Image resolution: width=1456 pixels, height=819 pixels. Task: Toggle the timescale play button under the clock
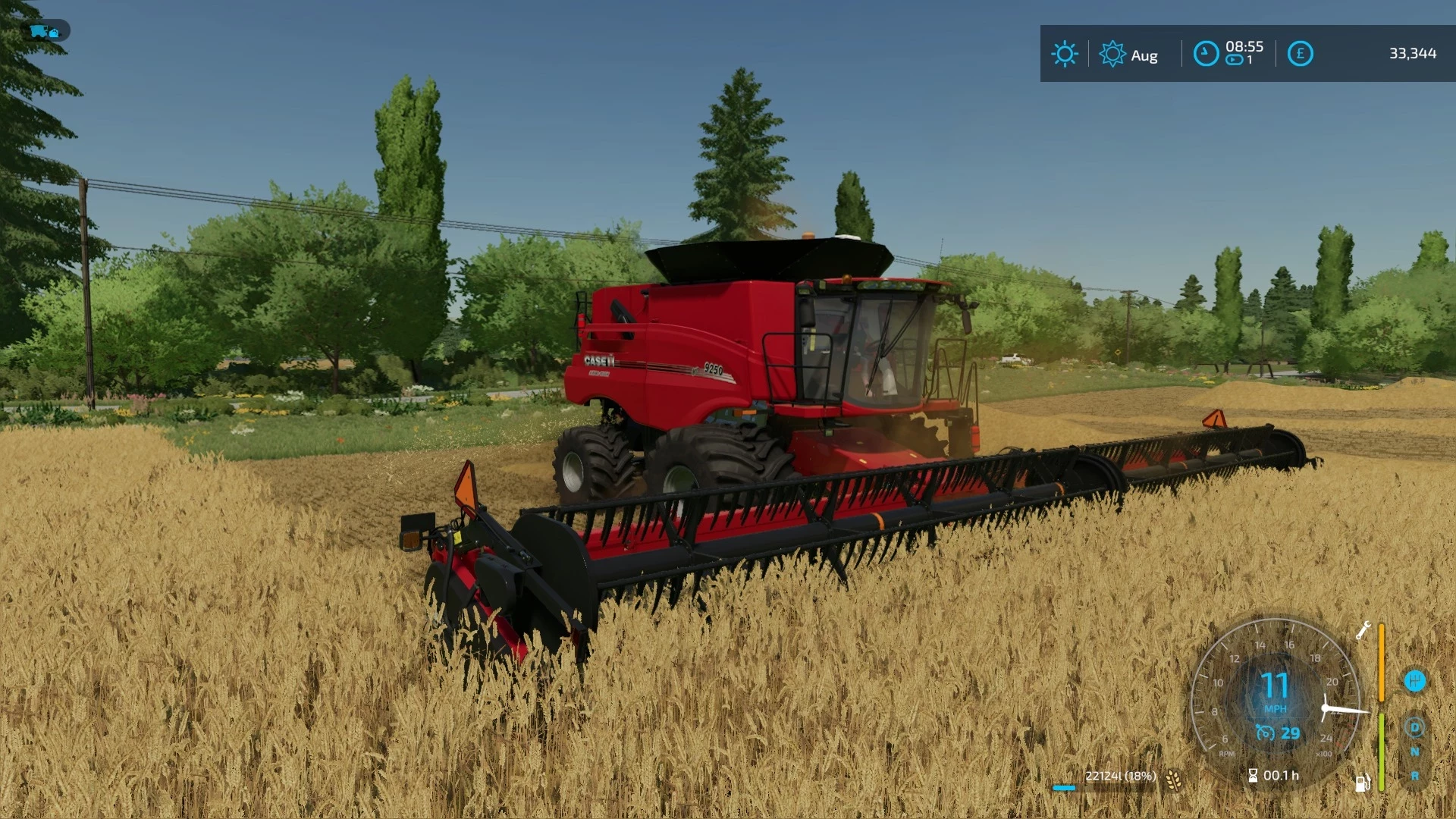1235,60
